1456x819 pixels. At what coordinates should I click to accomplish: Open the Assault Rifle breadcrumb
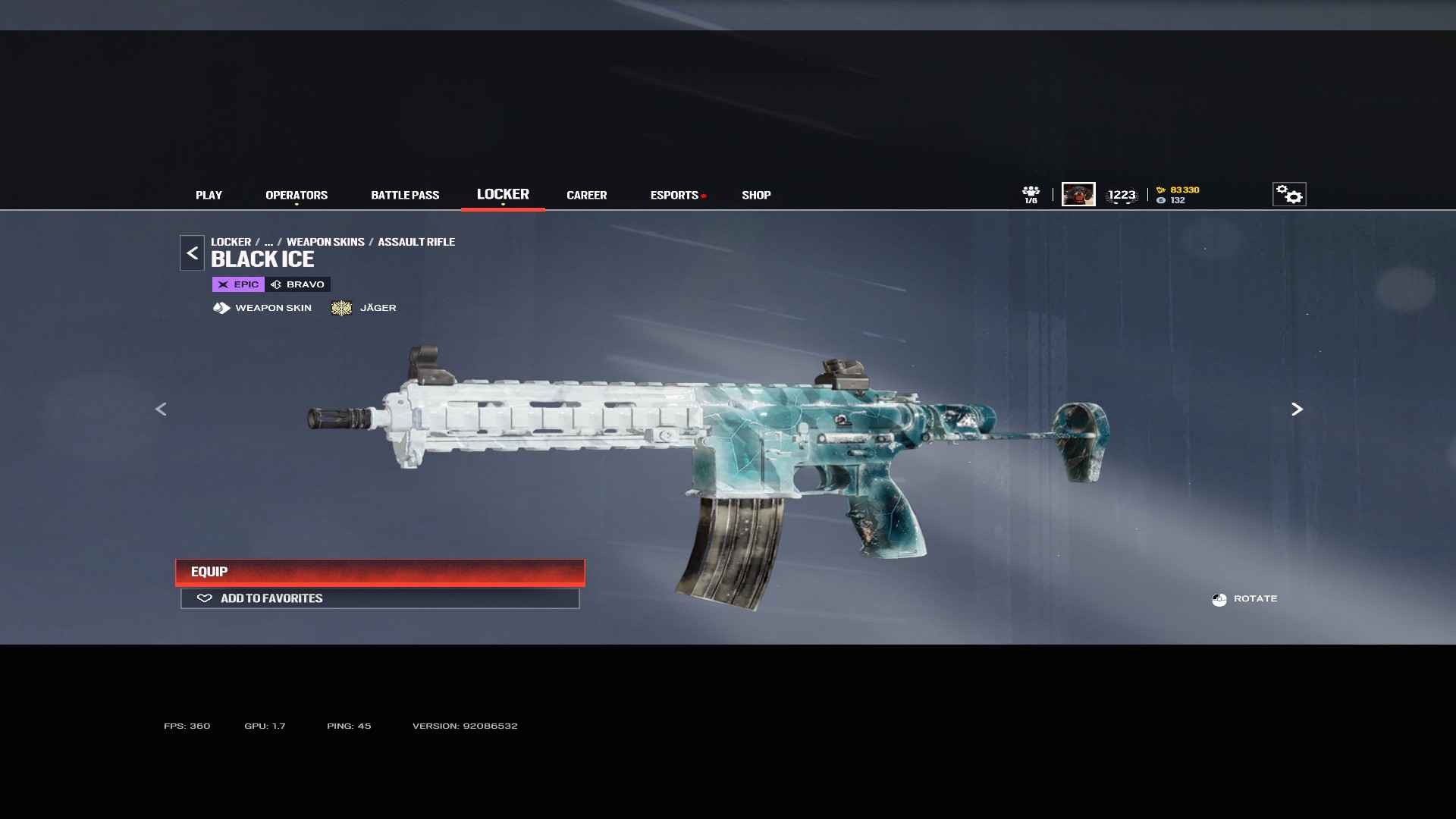pyautogui.click(x=416, y=242)
